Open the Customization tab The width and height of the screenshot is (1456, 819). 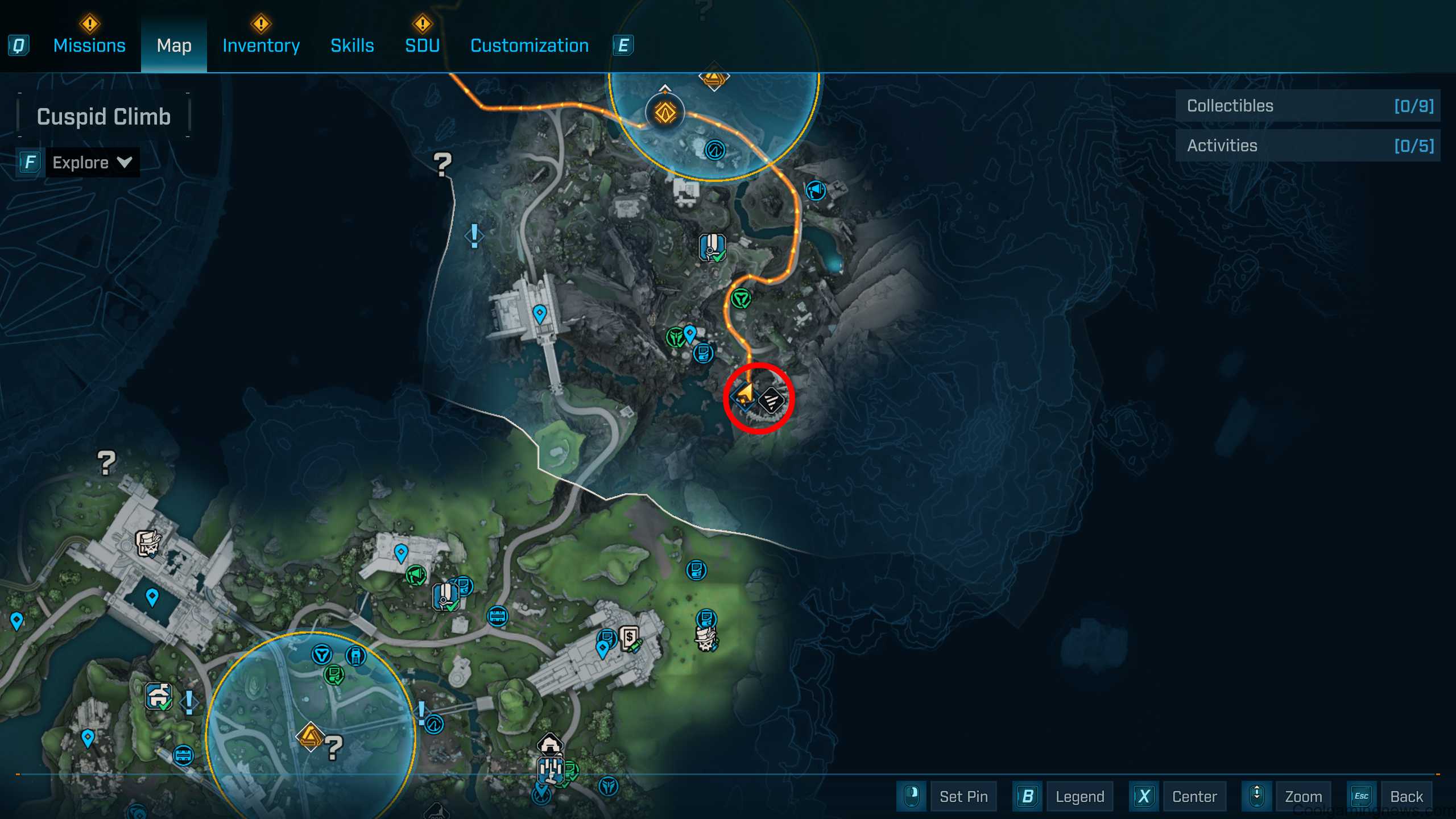tap(530, 45)
